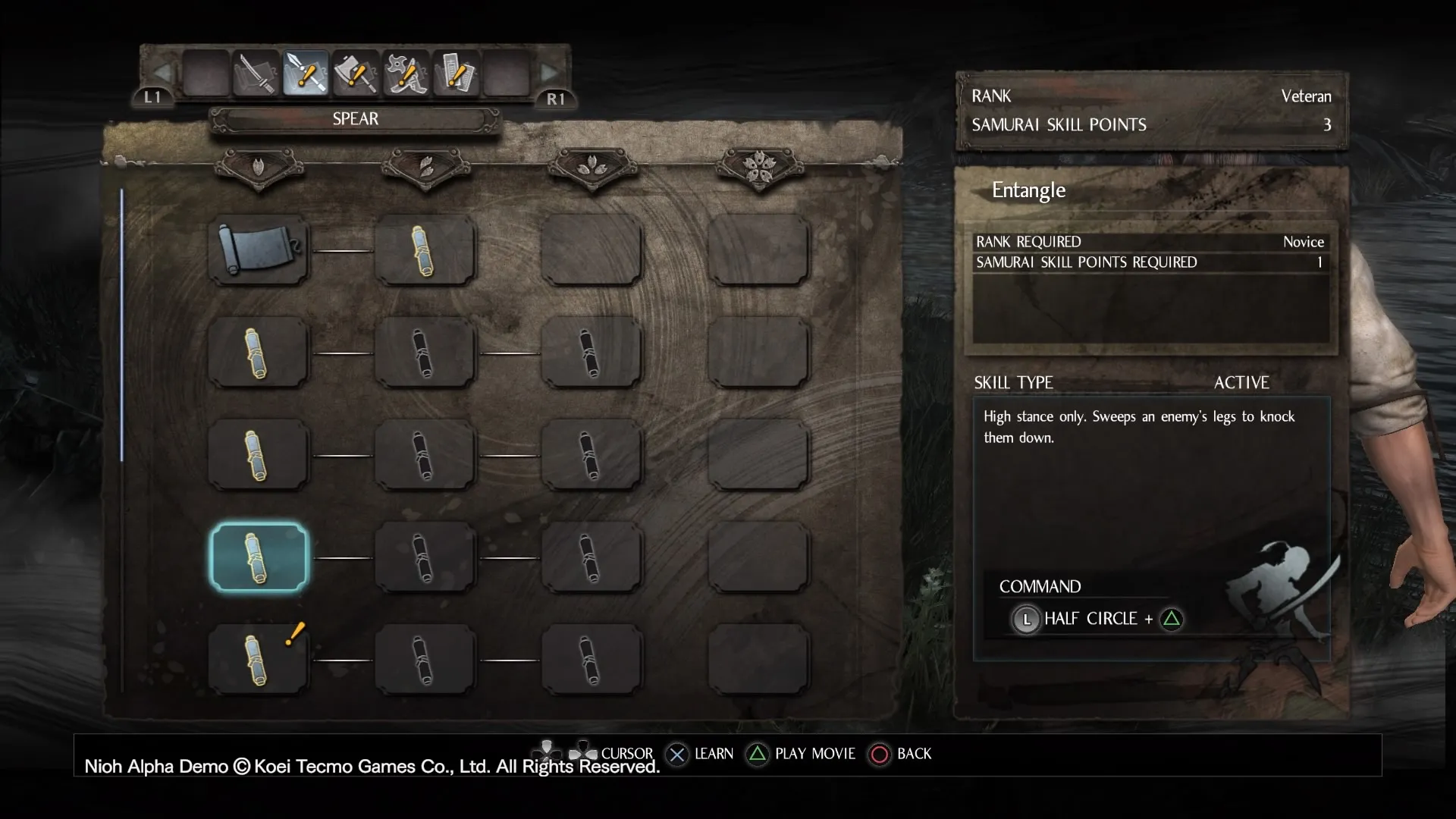
Task: Switch to the shuriken ninjutsu skill tab
Action: (406, 74)
